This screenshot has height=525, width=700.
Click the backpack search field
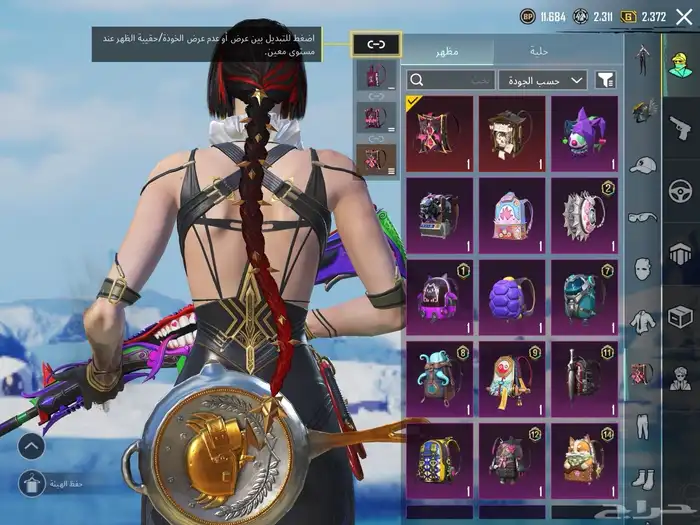452,79
